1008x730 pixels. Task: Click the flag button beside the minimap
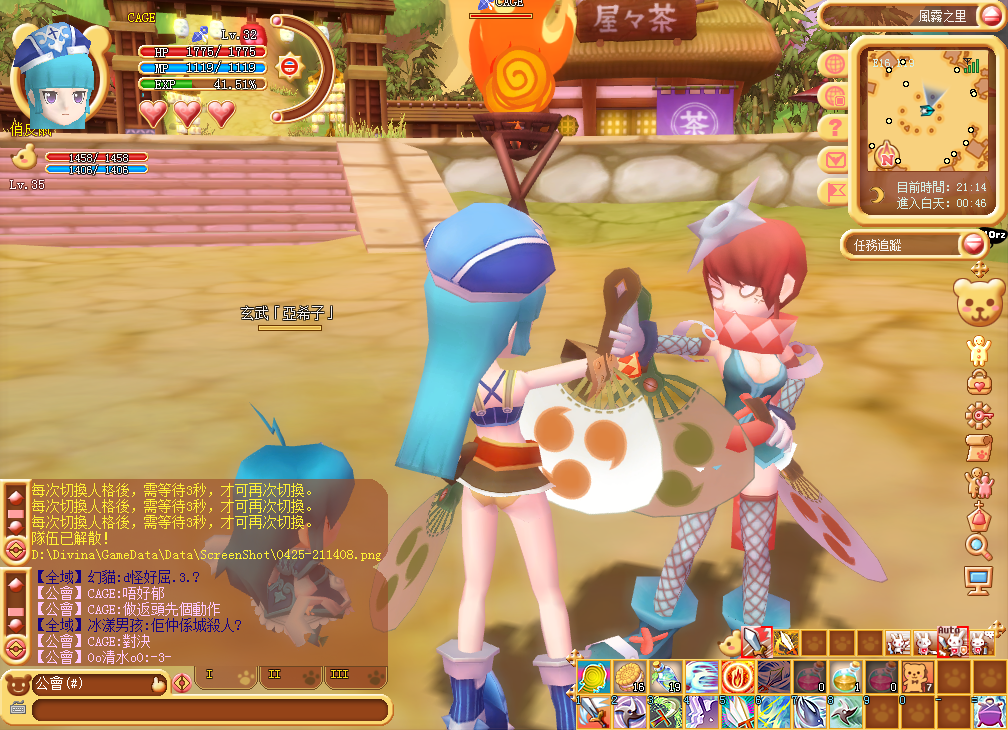click(833, 191)
